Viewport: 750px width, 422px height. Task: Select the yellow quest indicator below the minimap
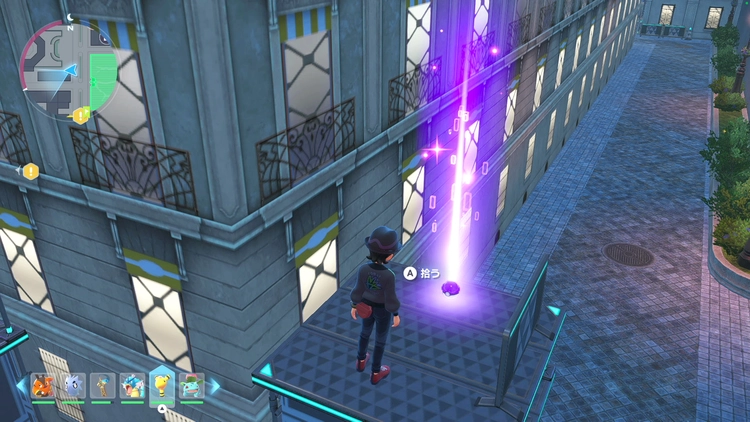click(x=31, y=171)
